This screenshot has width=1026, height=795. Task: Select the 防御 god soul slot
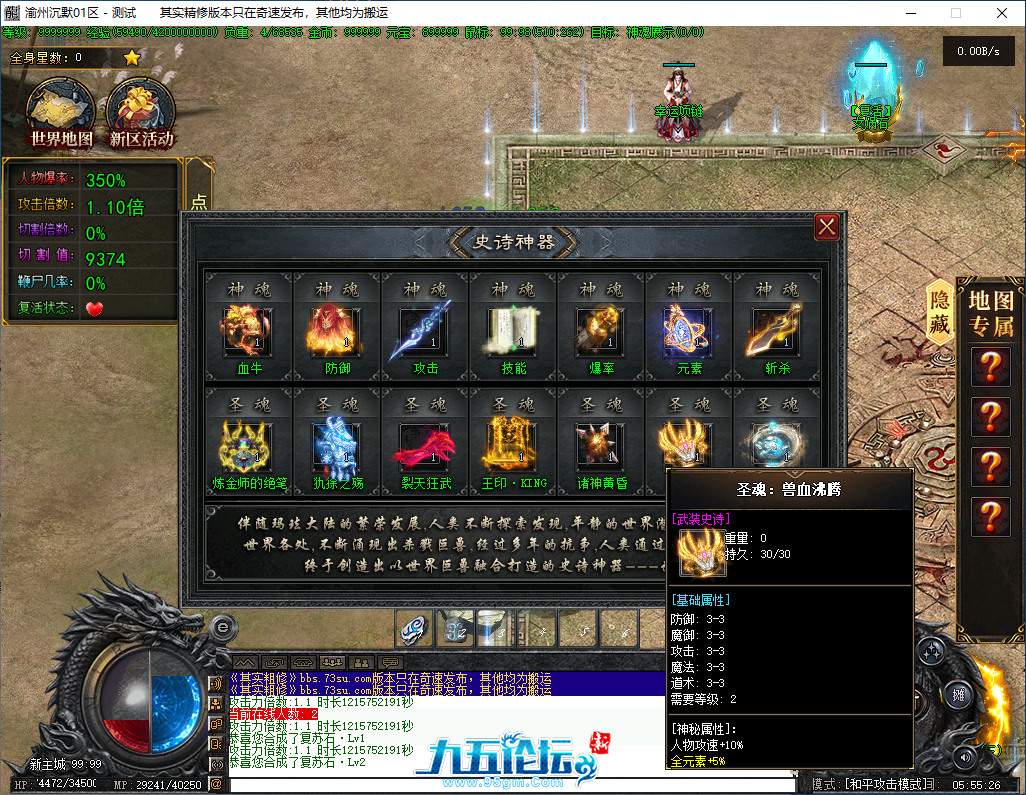click(x=335, y=333)
